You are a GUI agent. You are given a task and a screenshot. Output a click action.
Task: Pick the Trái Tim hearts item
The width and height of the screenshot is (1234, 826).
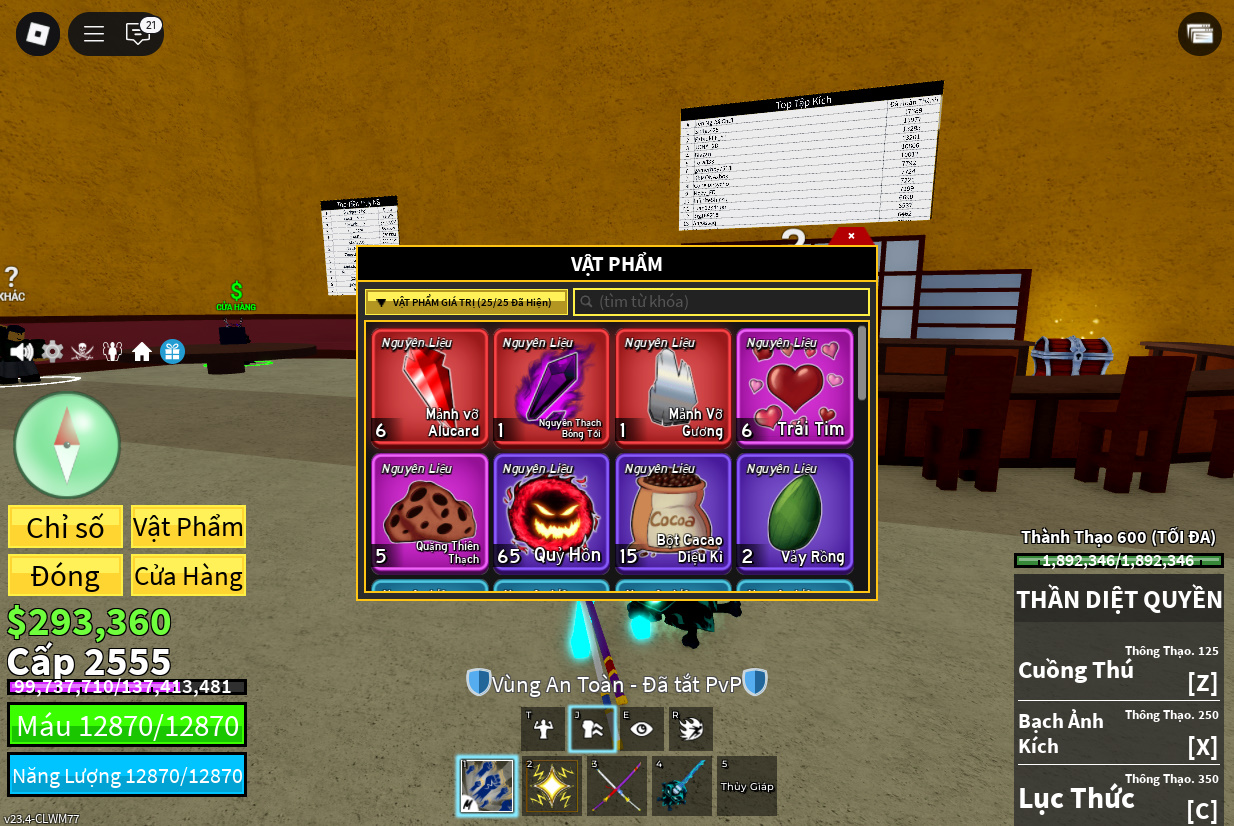click(x=795, y=386)
